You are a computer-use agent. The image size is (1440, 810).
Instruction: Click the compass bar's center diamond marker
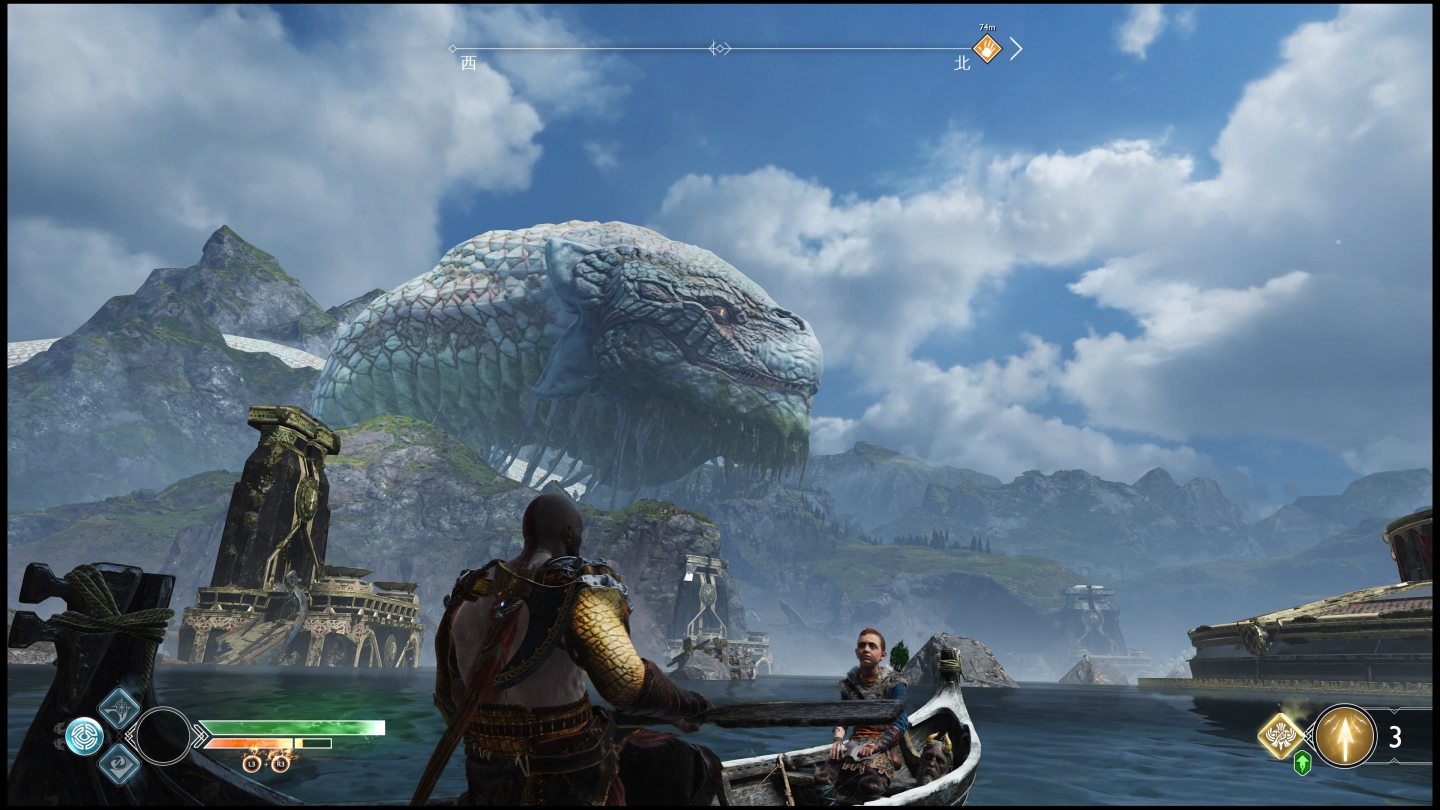point(719,48)
